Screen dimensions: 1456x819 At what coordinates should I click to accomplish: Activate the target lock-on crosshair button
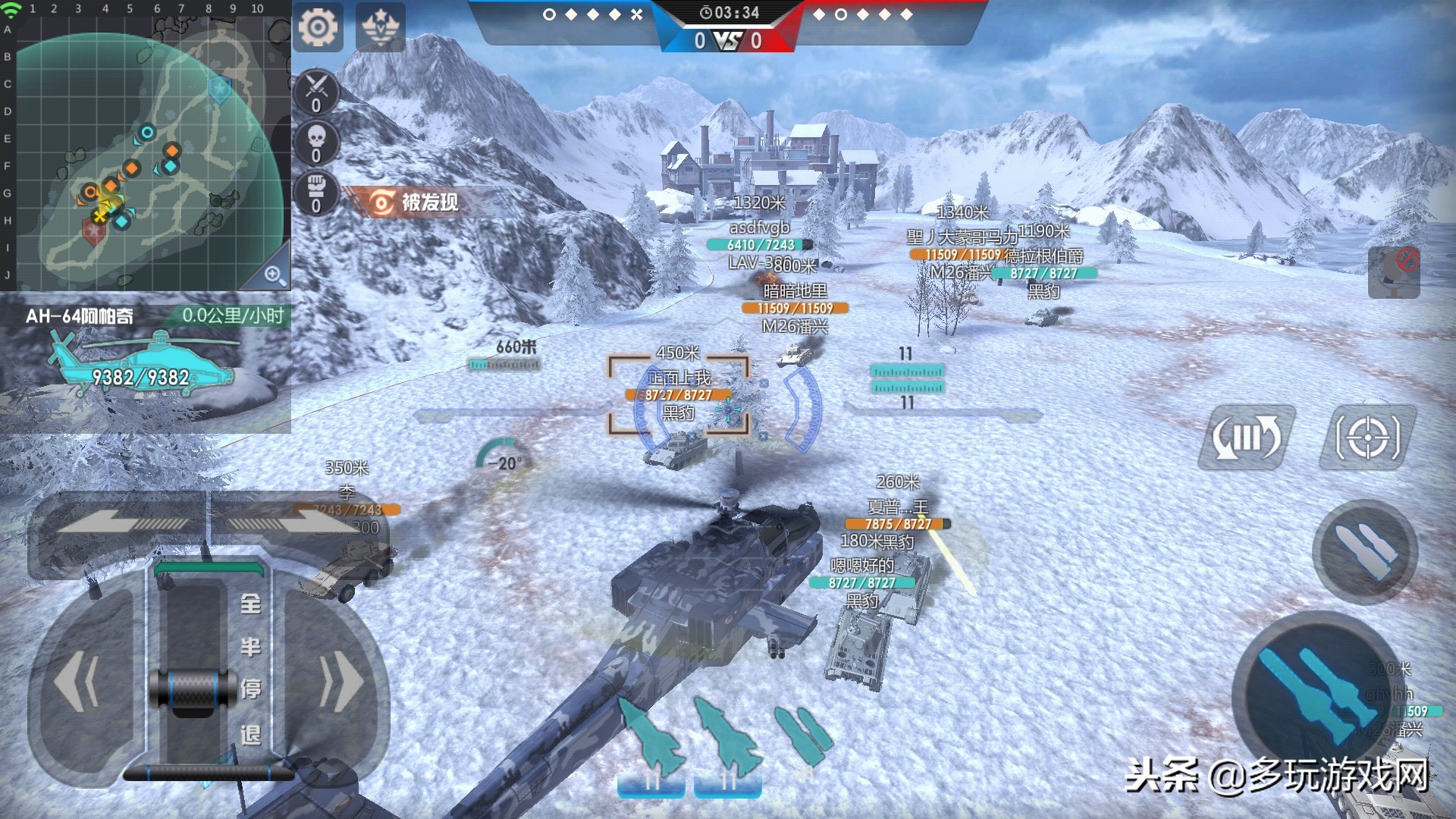coord(1367,438)
